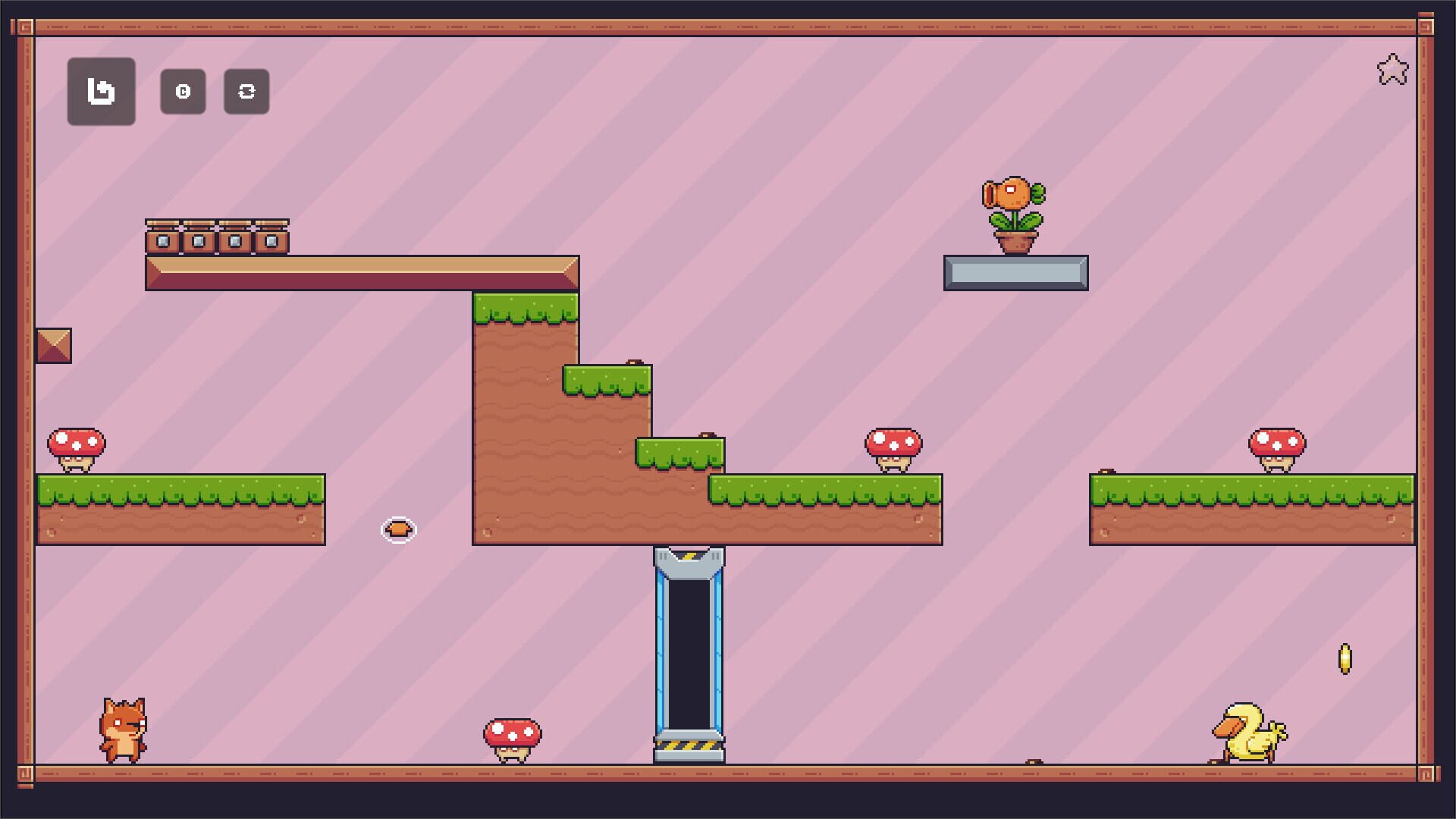
Task: Click the wooden switch block on left wall
Action: pyautogui.click(x=54, y=346)
